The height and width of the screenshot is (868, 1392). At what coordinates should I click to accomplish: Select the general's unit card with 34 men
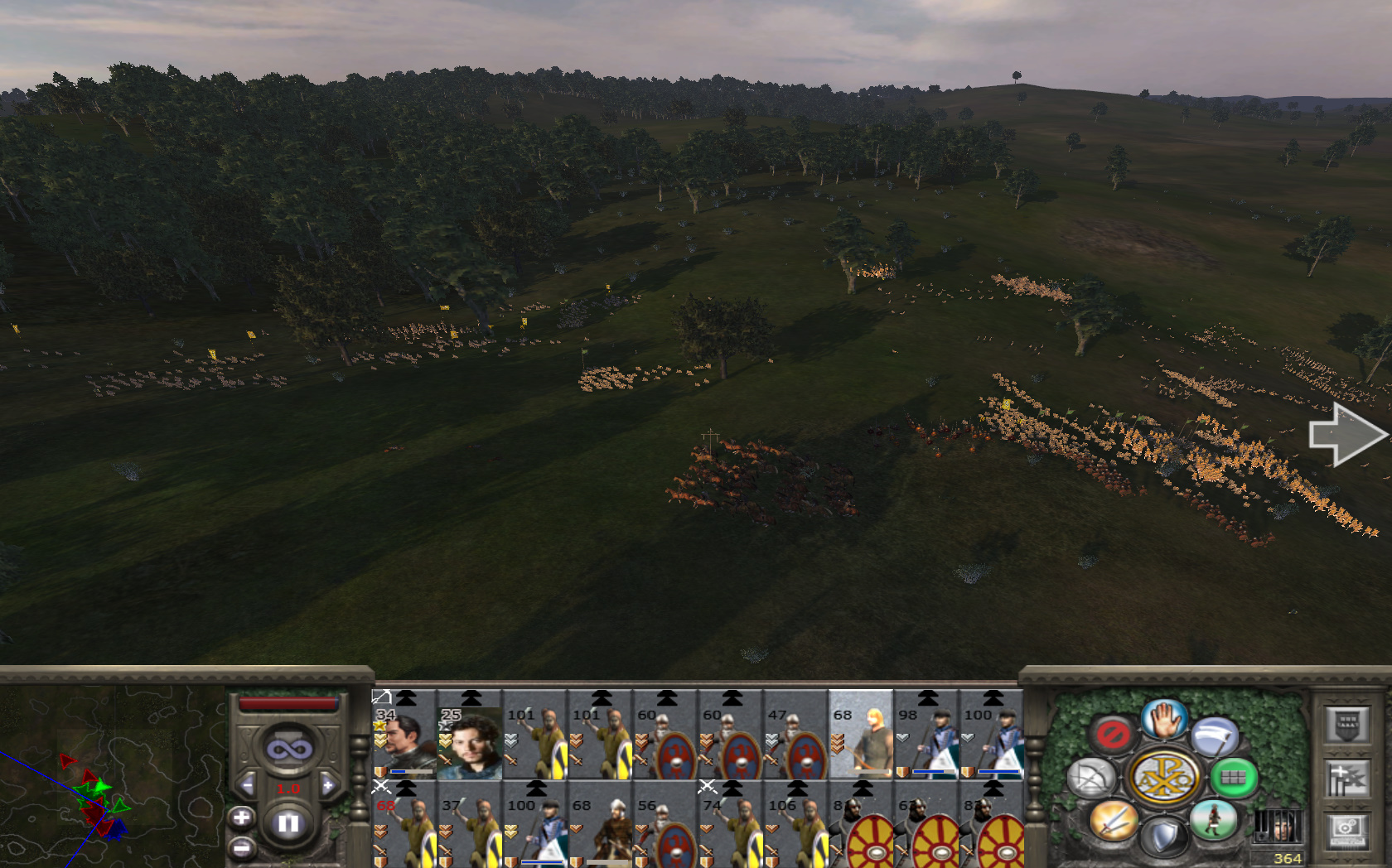click(404, 735)
